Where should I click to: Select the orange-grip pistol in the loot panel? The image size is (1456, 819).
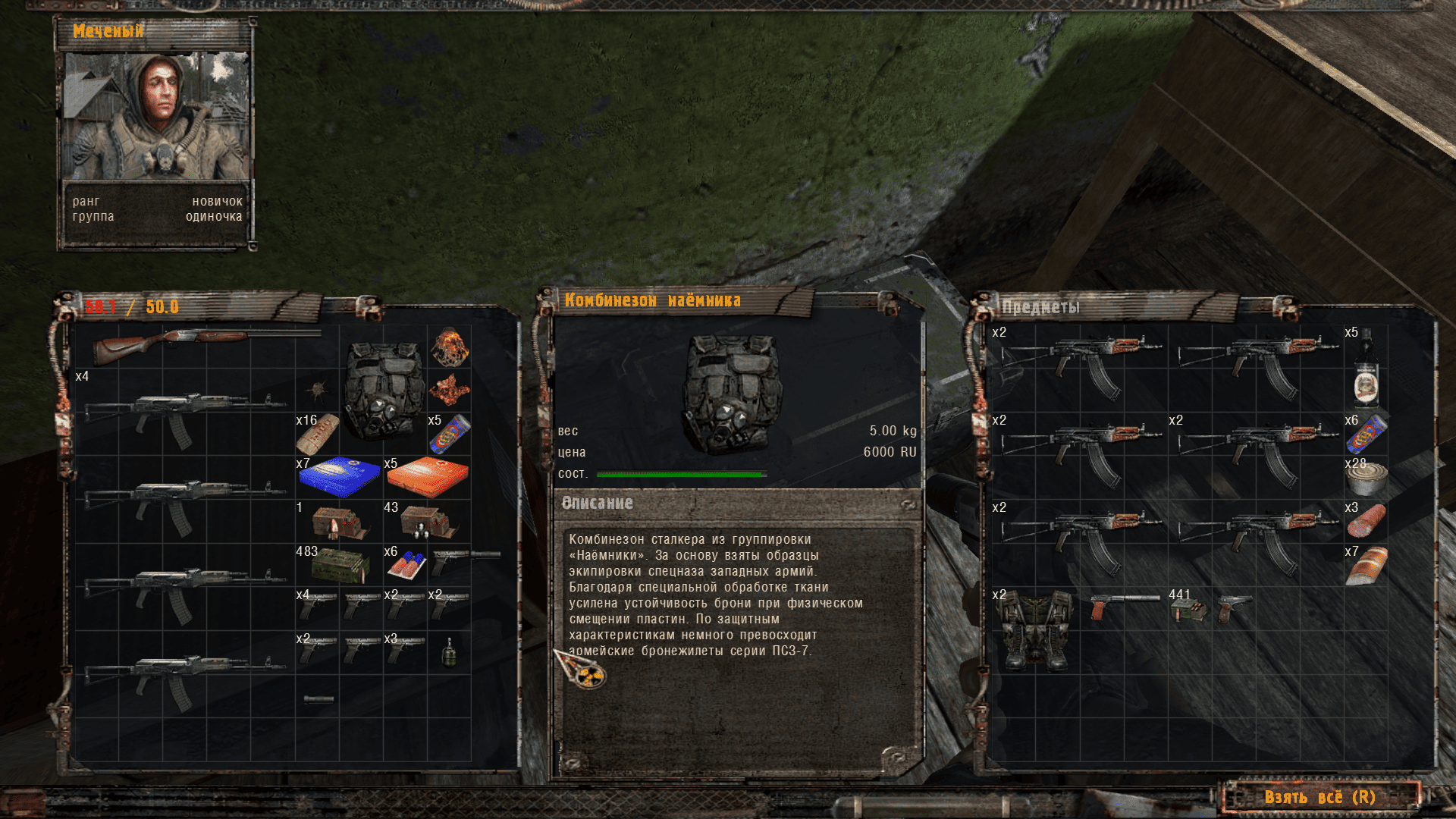(x=1124, y=606)
